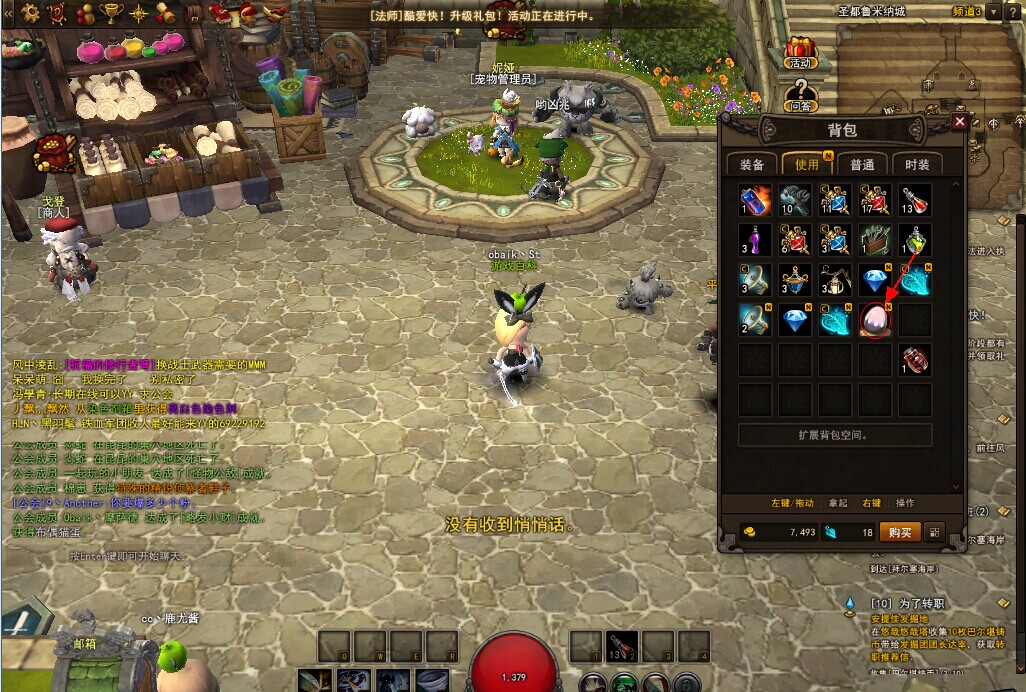Click the help question mark button
1026x692 pixels.
pos(1013,12)
